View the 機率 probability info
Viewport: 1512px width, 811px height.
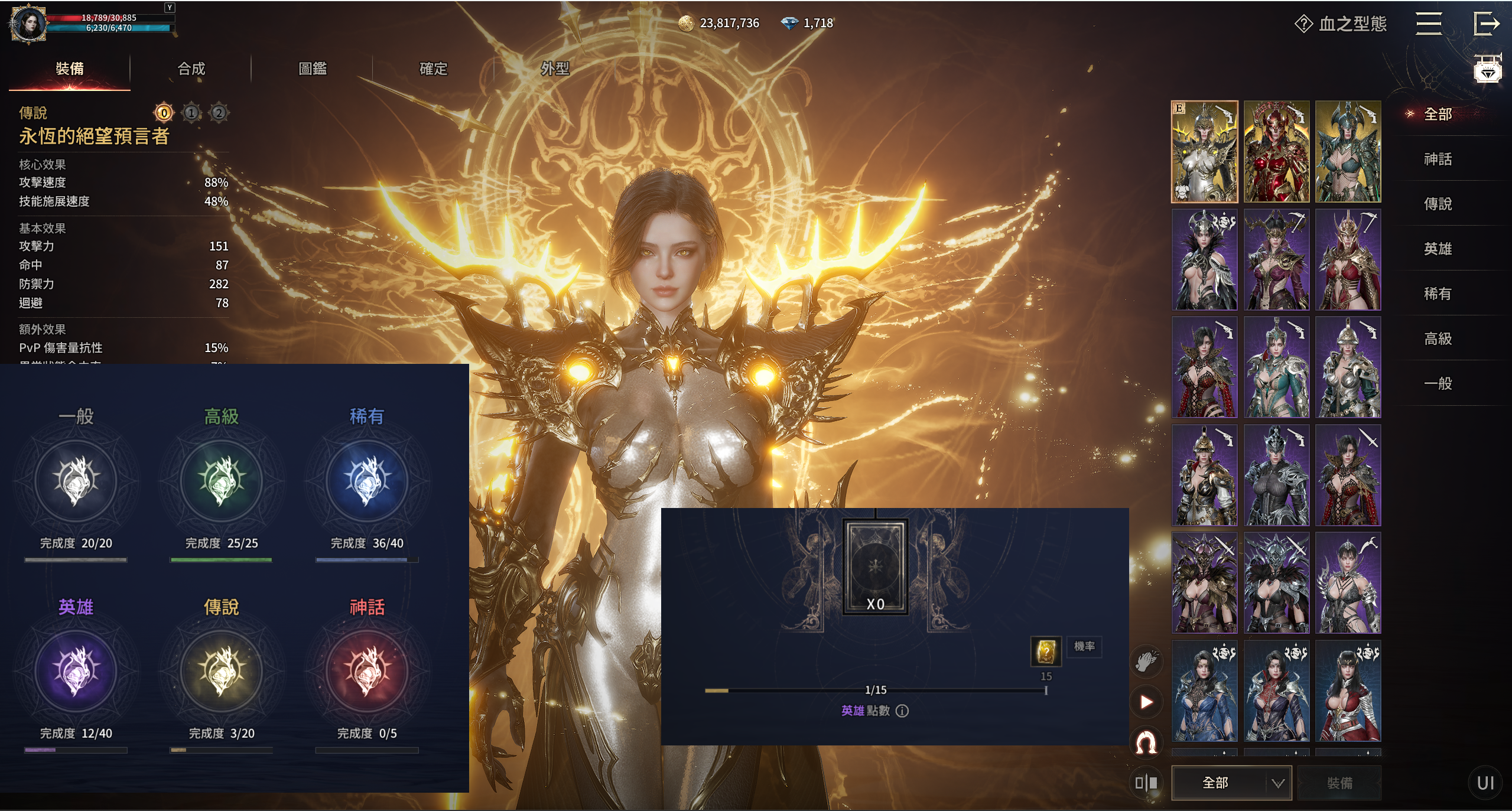tap(1084, 646)
